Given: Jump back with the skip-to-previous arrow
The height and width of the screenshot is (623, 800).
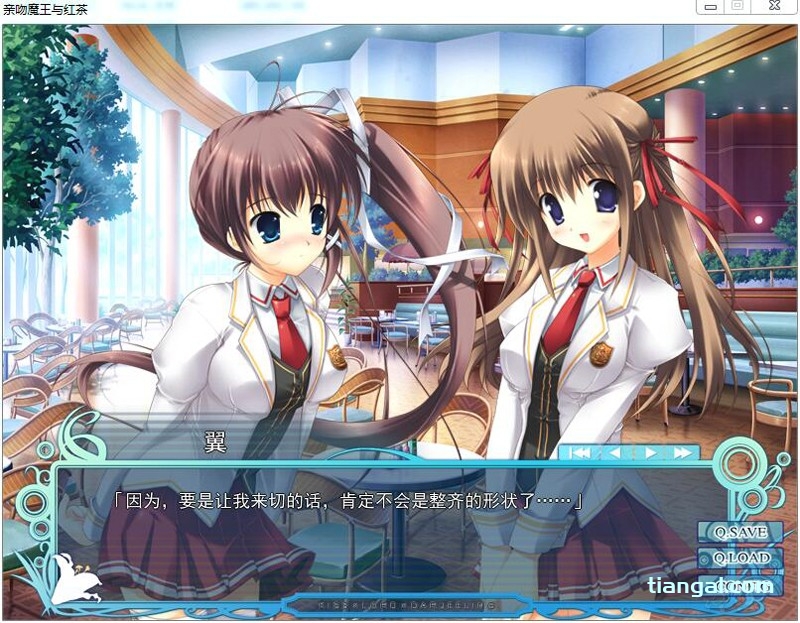Looking at the screenshot, I should point(581,453).
